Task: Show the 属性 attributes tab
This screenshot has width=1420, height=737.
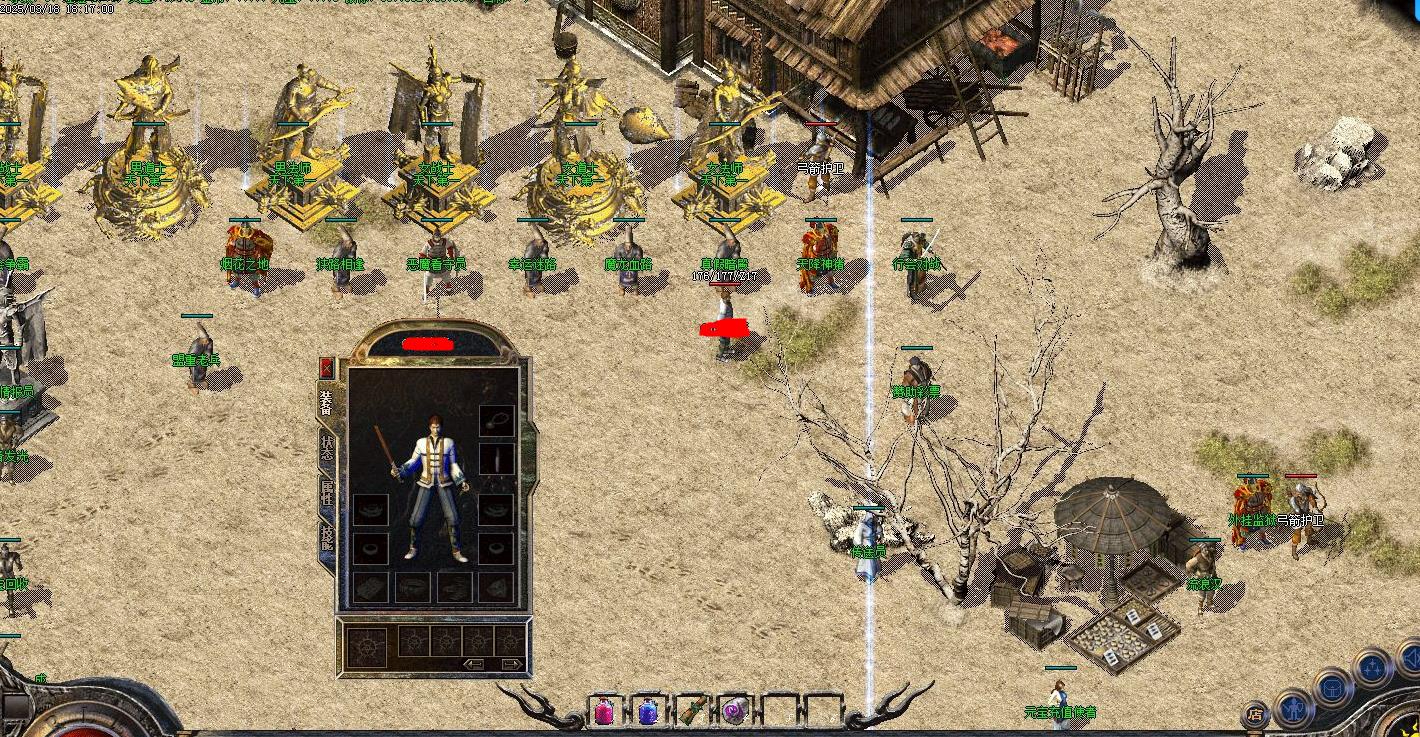Action: pos(327,493)
